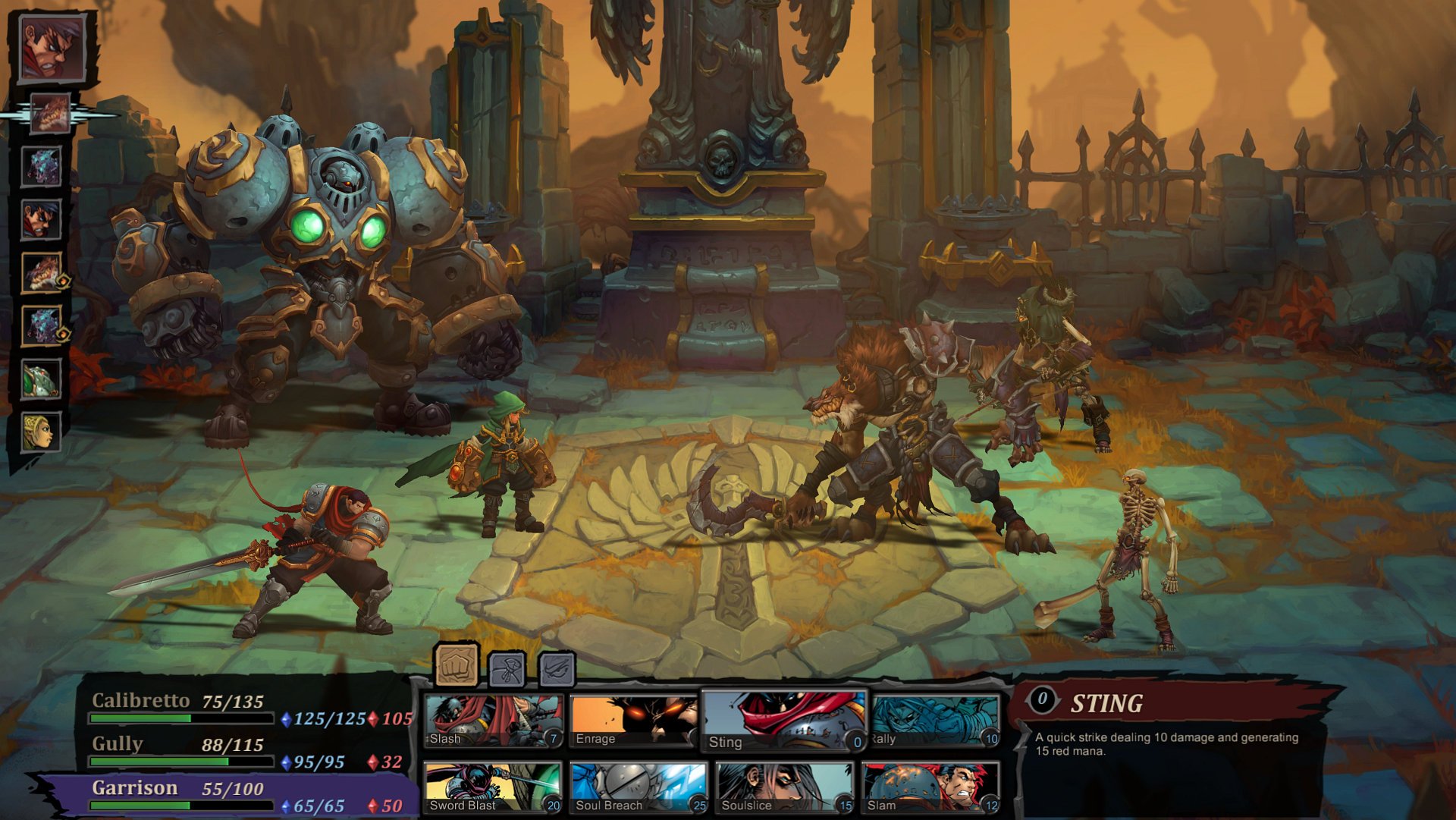Select the Slash ability icon
The width and height of the screenshot is (1456, 820).
pos(491,719)
